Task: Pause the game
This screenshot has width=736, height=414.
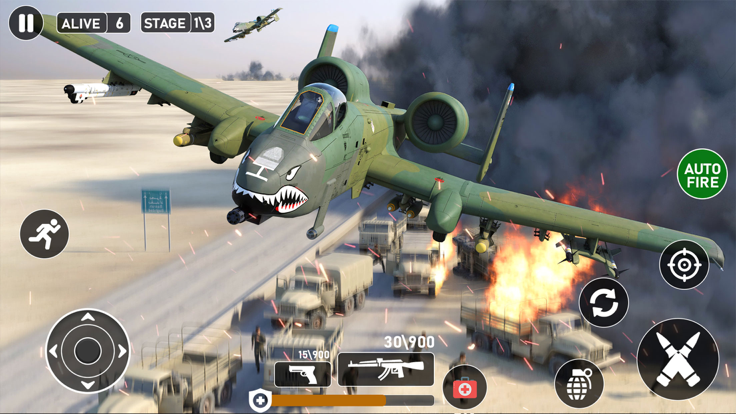Action: (25, 22)
